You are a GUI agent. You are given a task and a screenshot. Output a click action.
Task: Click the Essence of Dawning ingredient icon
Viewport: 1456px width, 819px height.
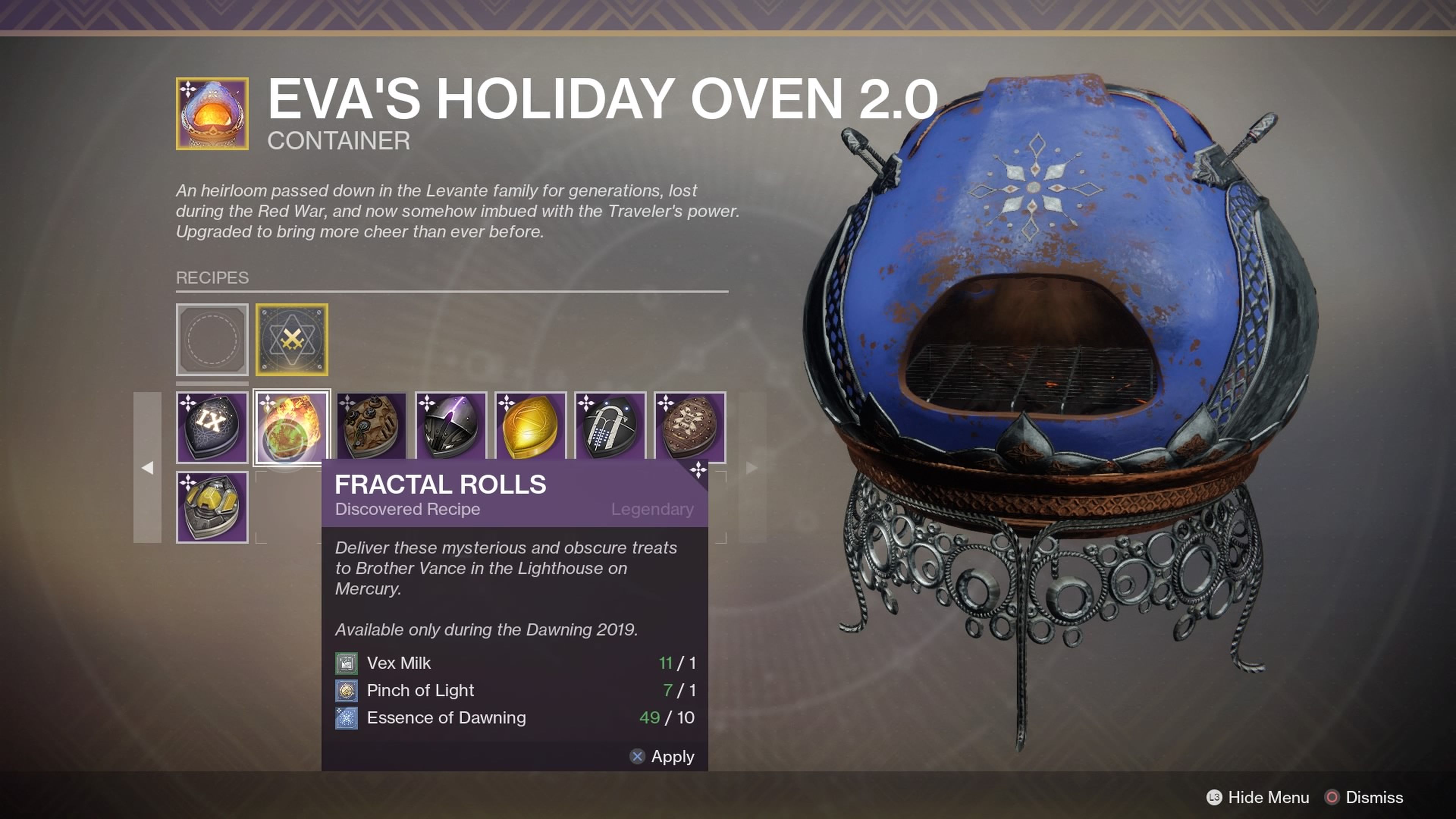(x=347, y=718)
